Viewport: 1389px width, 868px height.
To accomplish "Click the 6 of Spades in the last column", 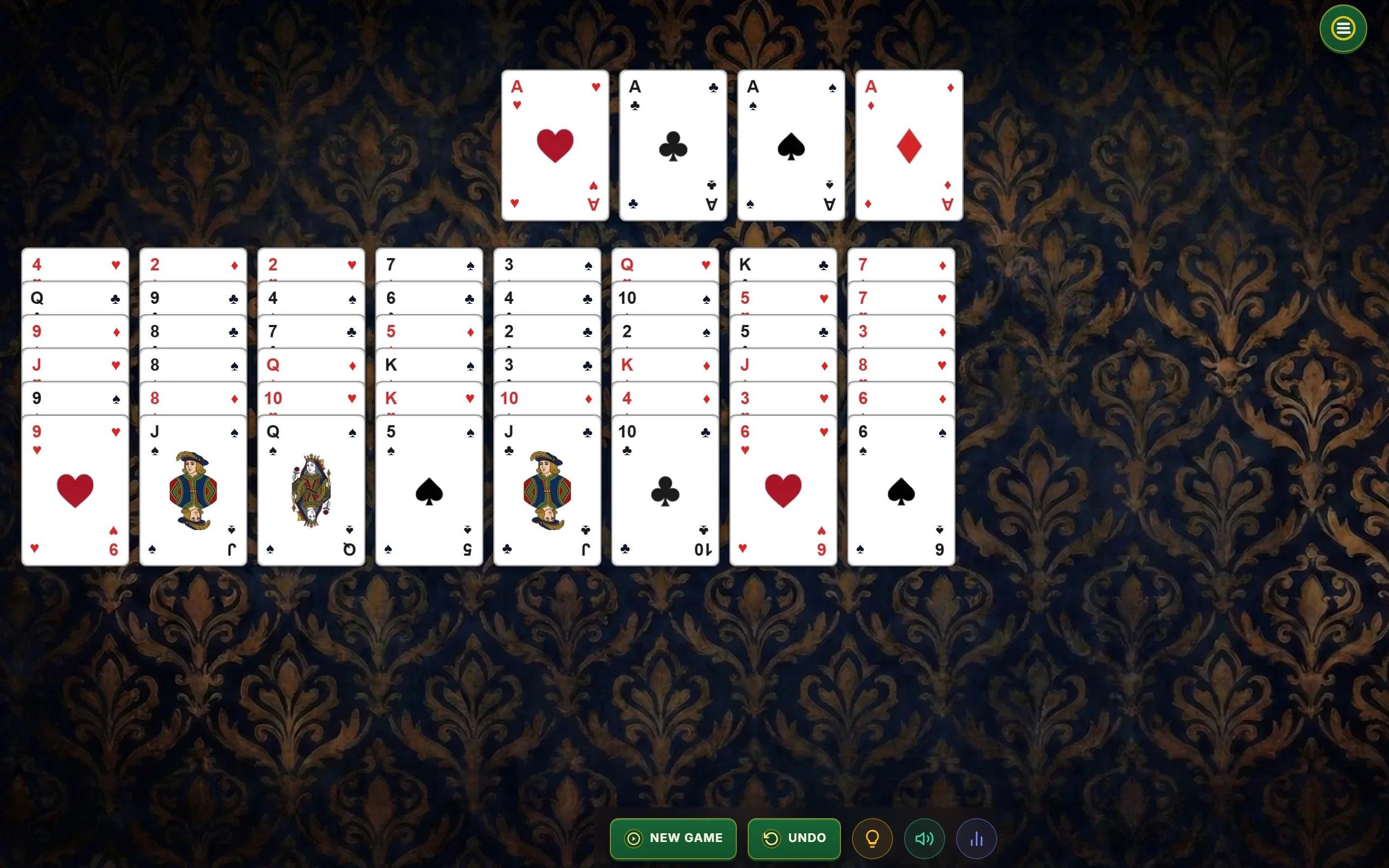I will [900, 491].
